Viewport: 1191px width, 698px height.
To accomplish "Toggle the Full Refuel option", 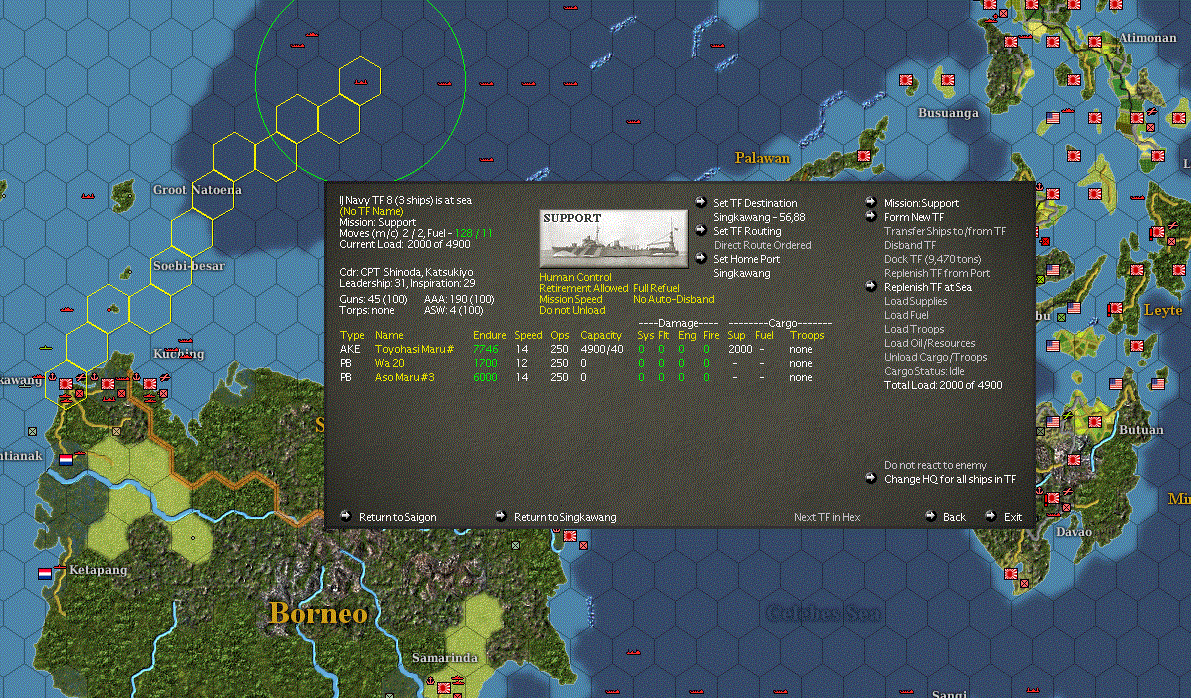I will coord(656,288).
